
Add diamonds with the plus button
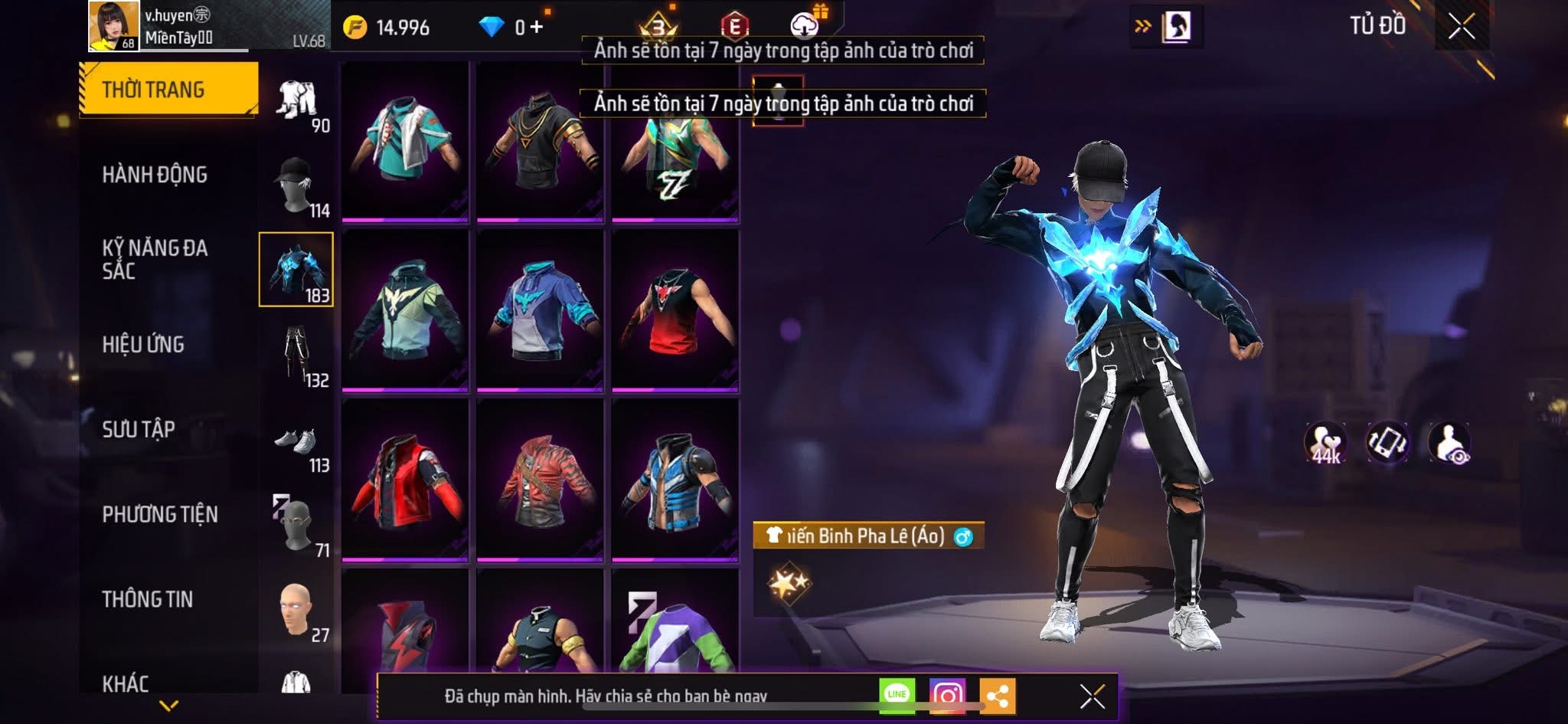tap(536, 28)
